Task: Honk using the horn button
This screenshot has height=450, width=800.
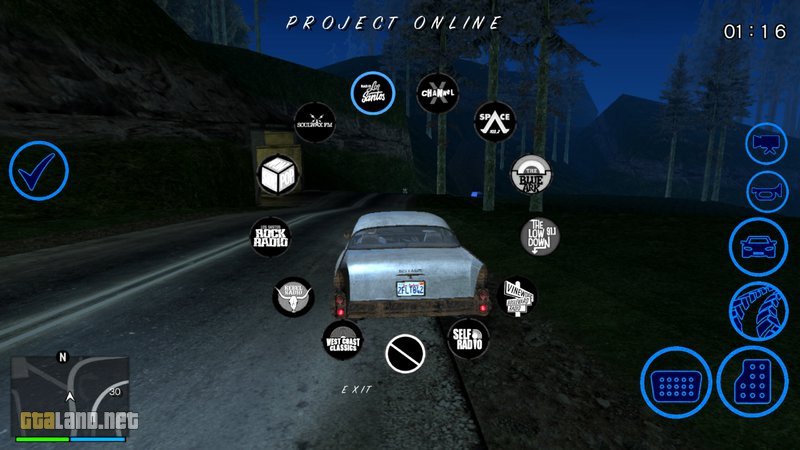Action: pyautogui.click(x=768, y=192)
